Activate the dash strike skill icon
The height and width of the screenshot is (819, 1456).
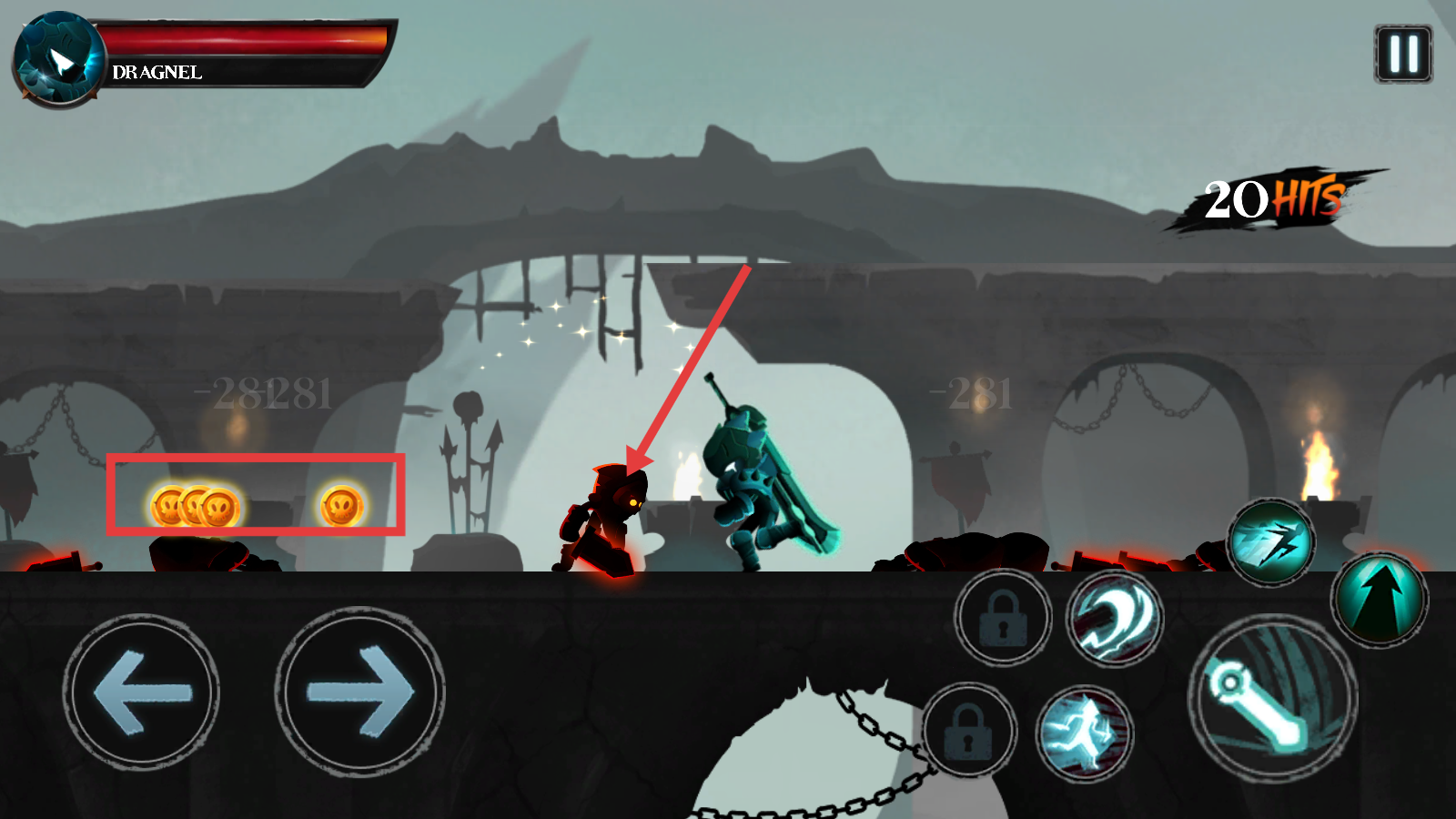click(1271, 543)
